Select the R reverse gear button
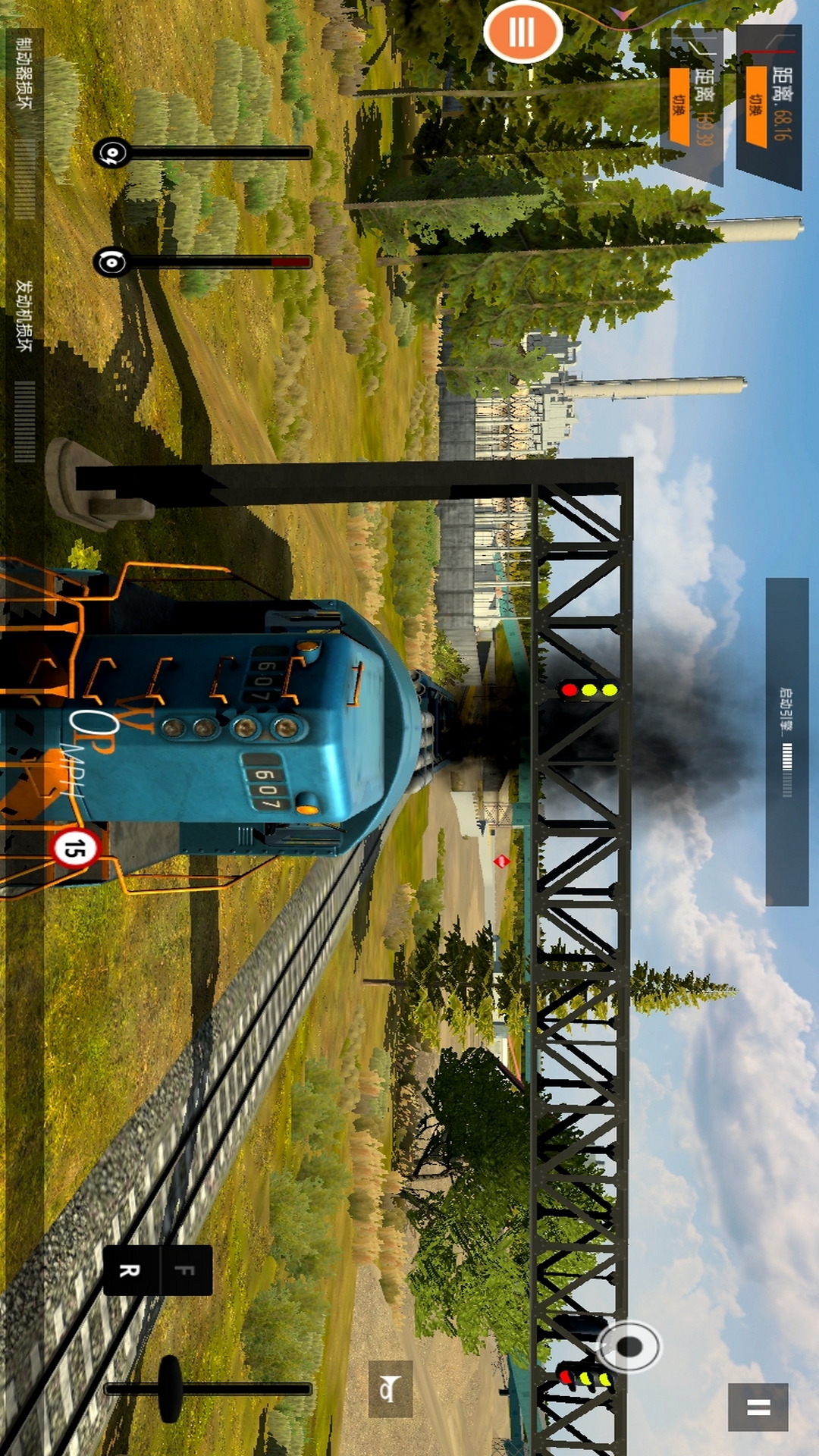819x1456 pixels. point(130,1270)
